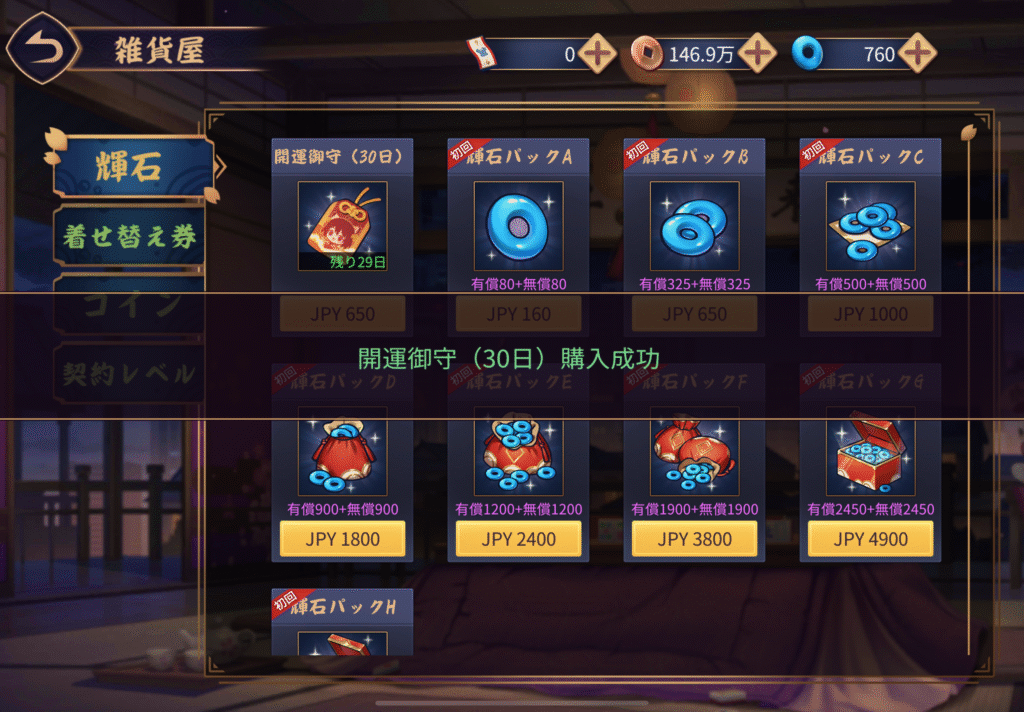Image resolution: width=1024 pixels, height=712 pixels.
Task: Switch to the 輝石 tab
Action: pyautogui.click(x=132, y=167)
